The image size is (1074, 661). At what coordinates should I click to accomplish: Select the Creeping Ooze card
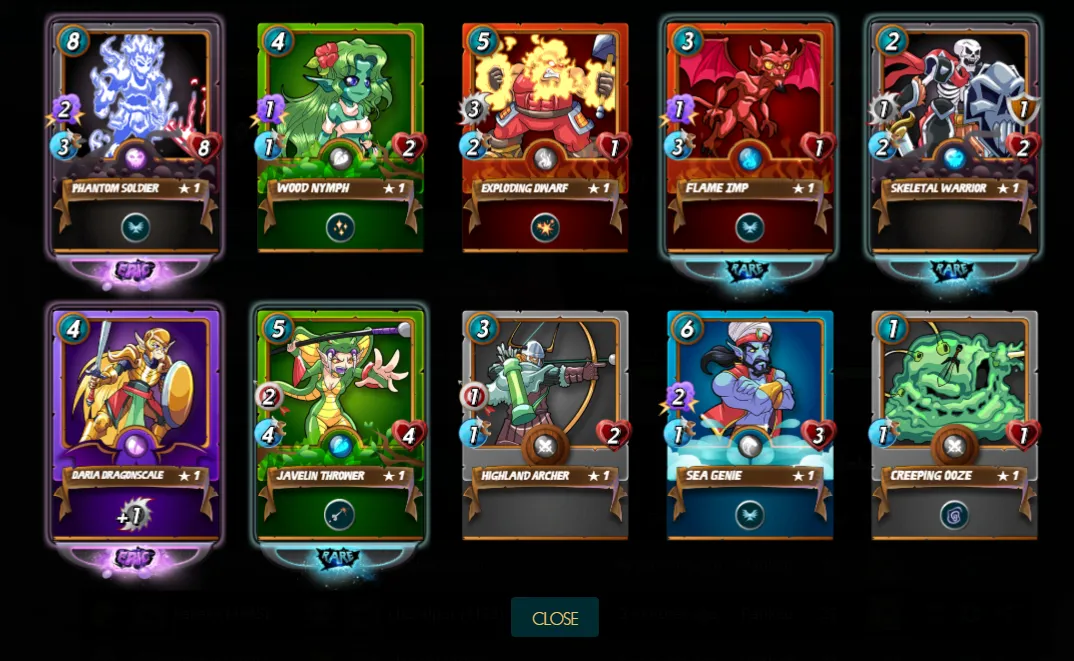pyautogui.click(x=954, y=425)
